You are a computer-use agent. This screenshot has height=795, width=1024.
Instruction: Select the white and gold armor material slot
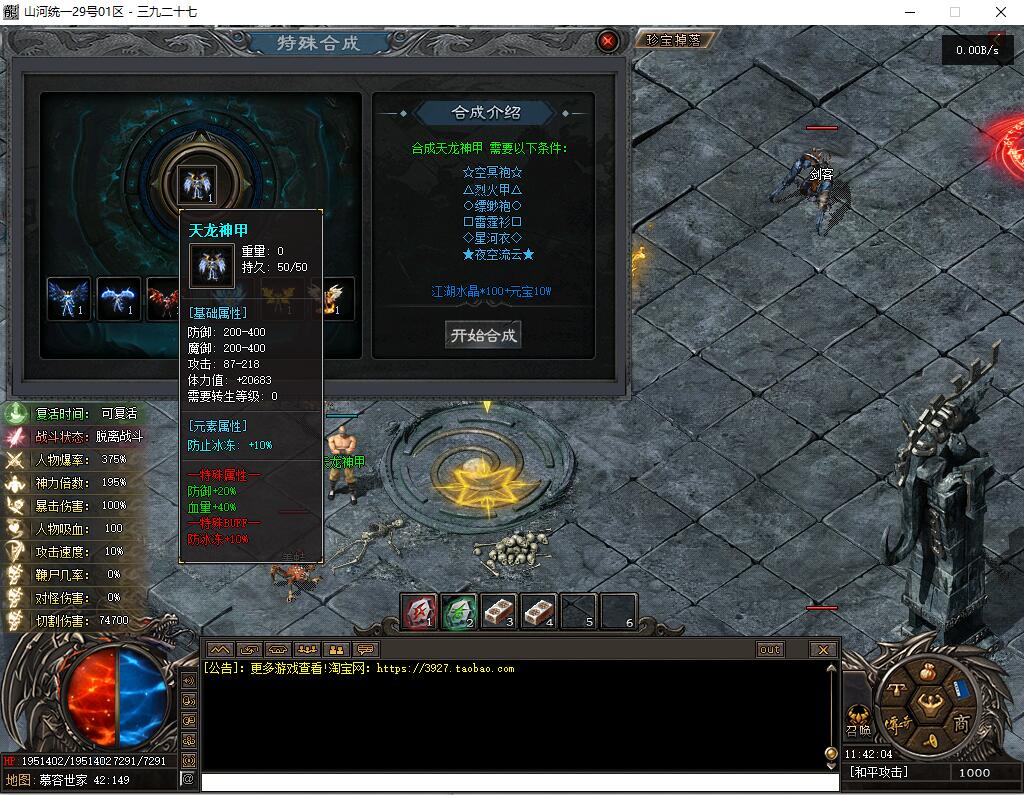pyautogui.click(x=332, y=298)
